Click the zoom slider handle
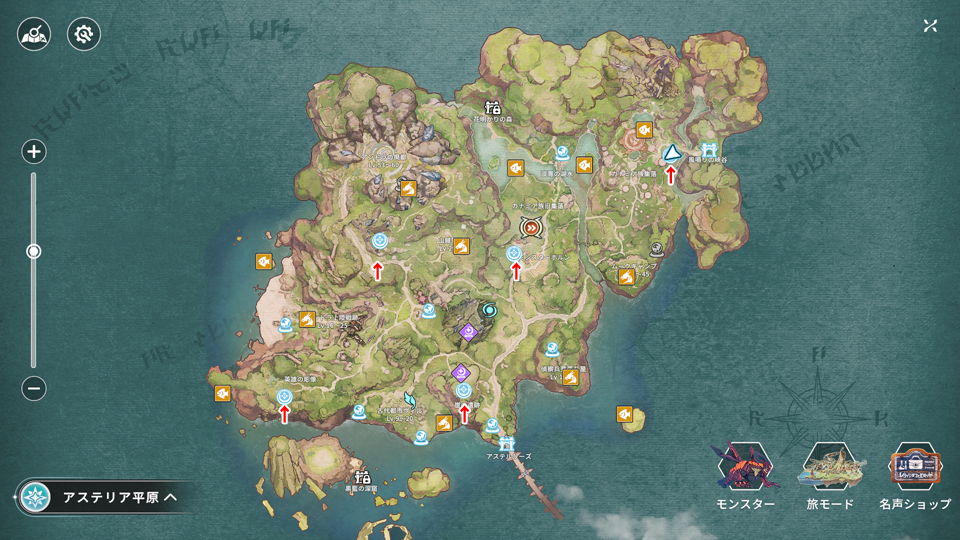Image resolution: width=960 pixels, height=540 pixels. (34, 252)
